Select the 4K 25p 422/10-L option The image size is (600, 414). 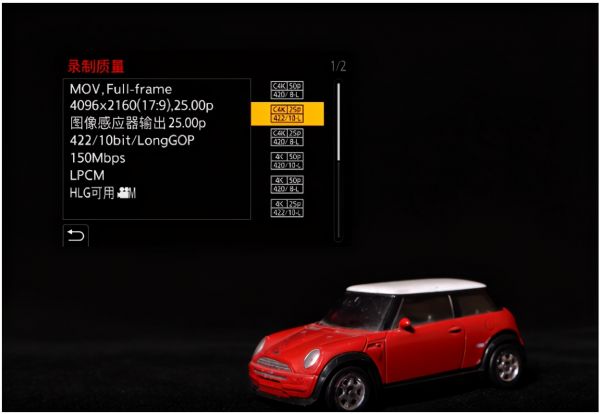pyautogui.click(x=287, y=207)
